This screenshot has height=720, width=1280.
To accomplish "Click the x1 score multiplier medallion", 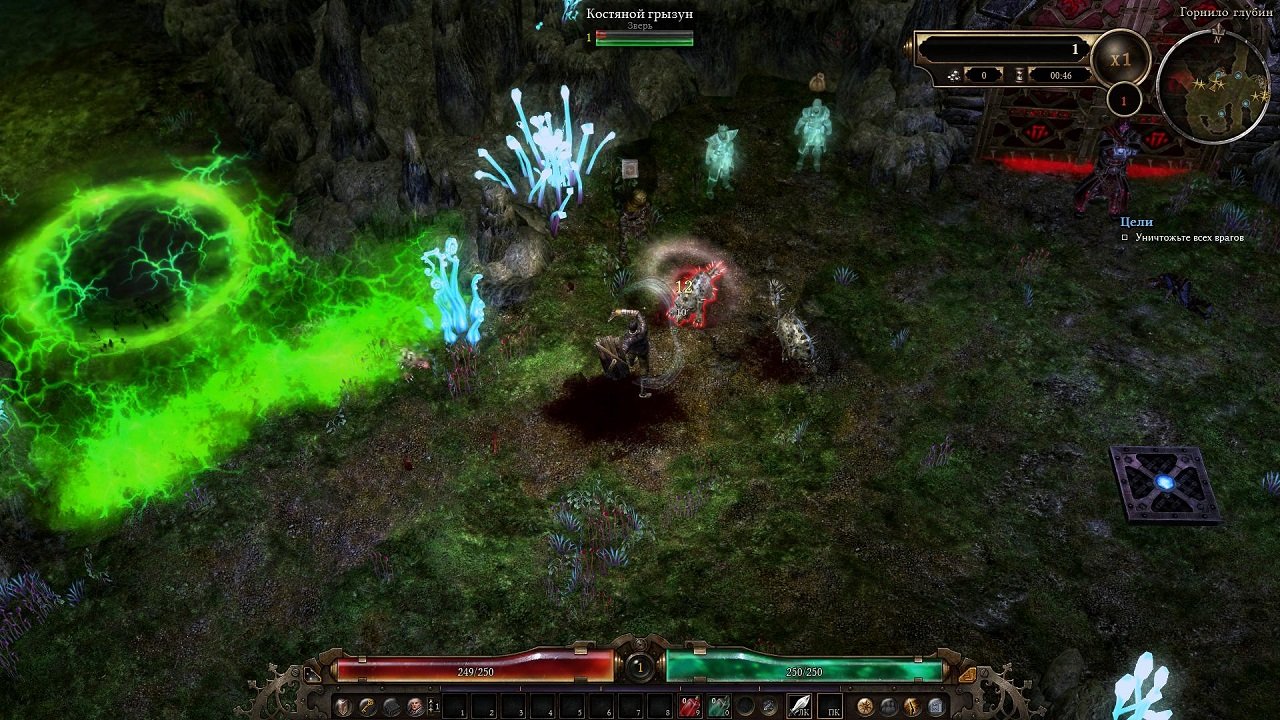I will pyautogui.click(x=1121, y=58).
